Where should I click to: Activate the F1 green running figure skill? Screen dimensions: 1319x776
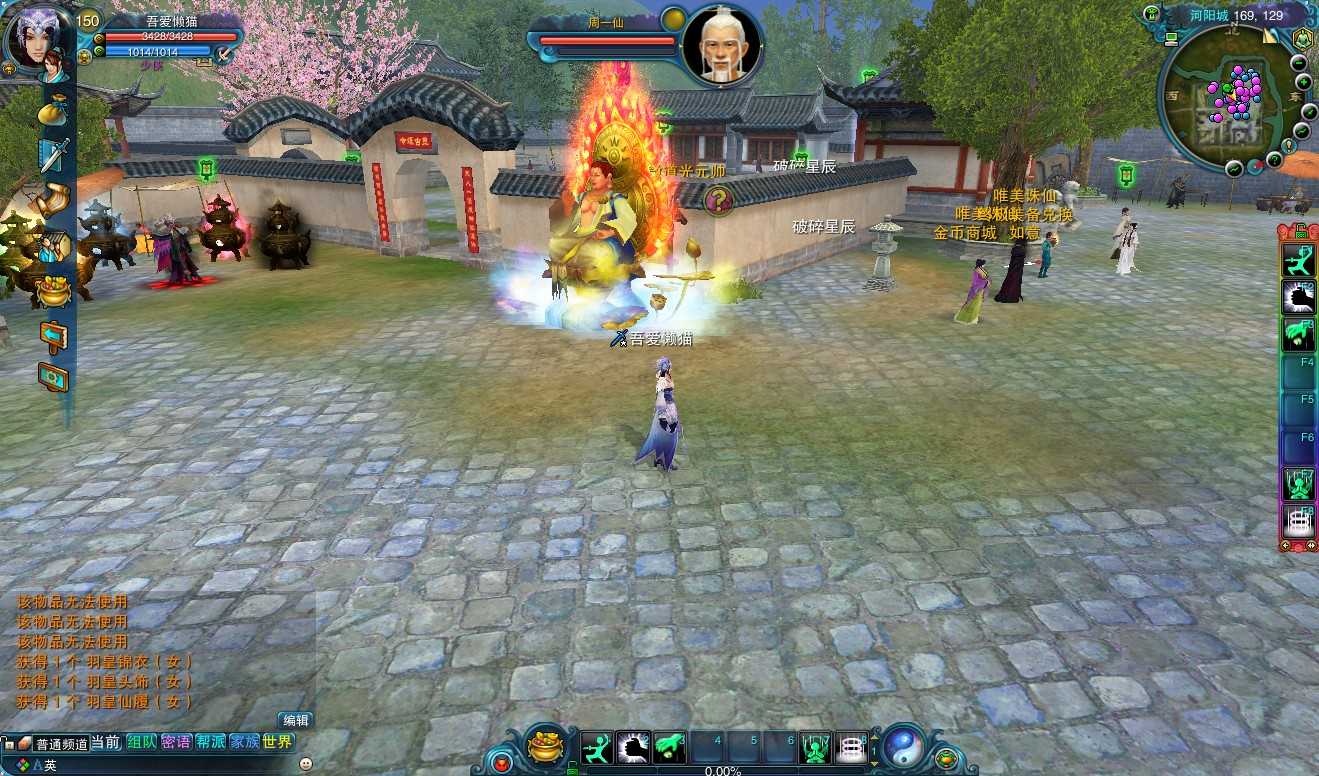tap(1298, 261)
